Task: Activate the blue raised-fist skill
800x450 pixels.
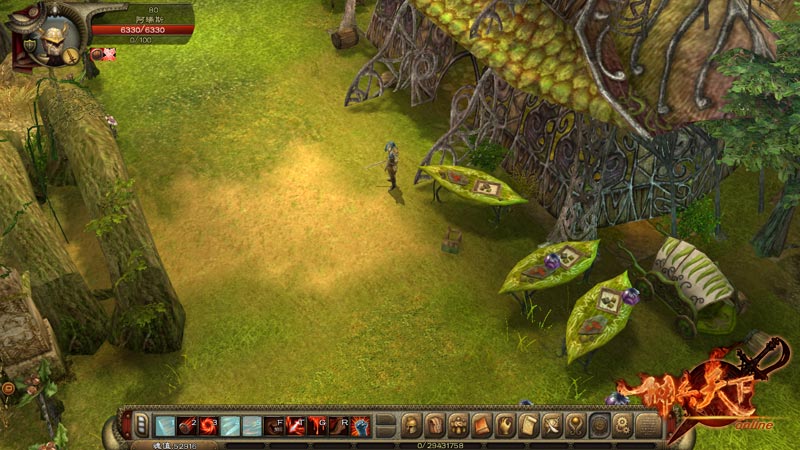Action: [360, 425]
